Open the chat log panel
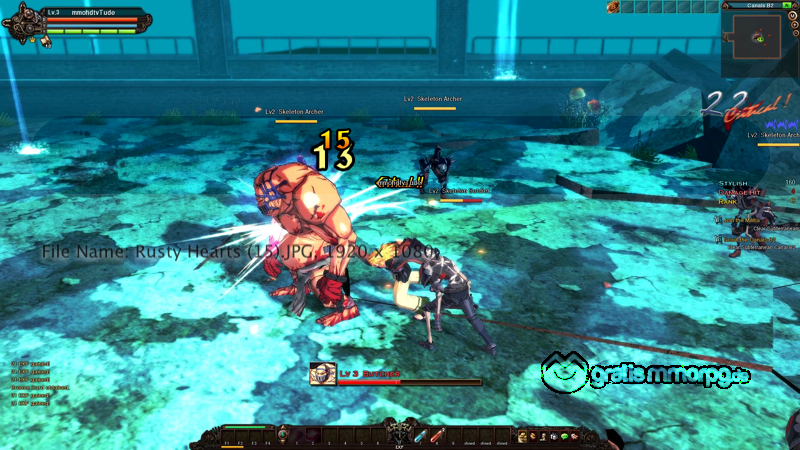Viewport: 800px width, 450px height. tap(30, 378)
